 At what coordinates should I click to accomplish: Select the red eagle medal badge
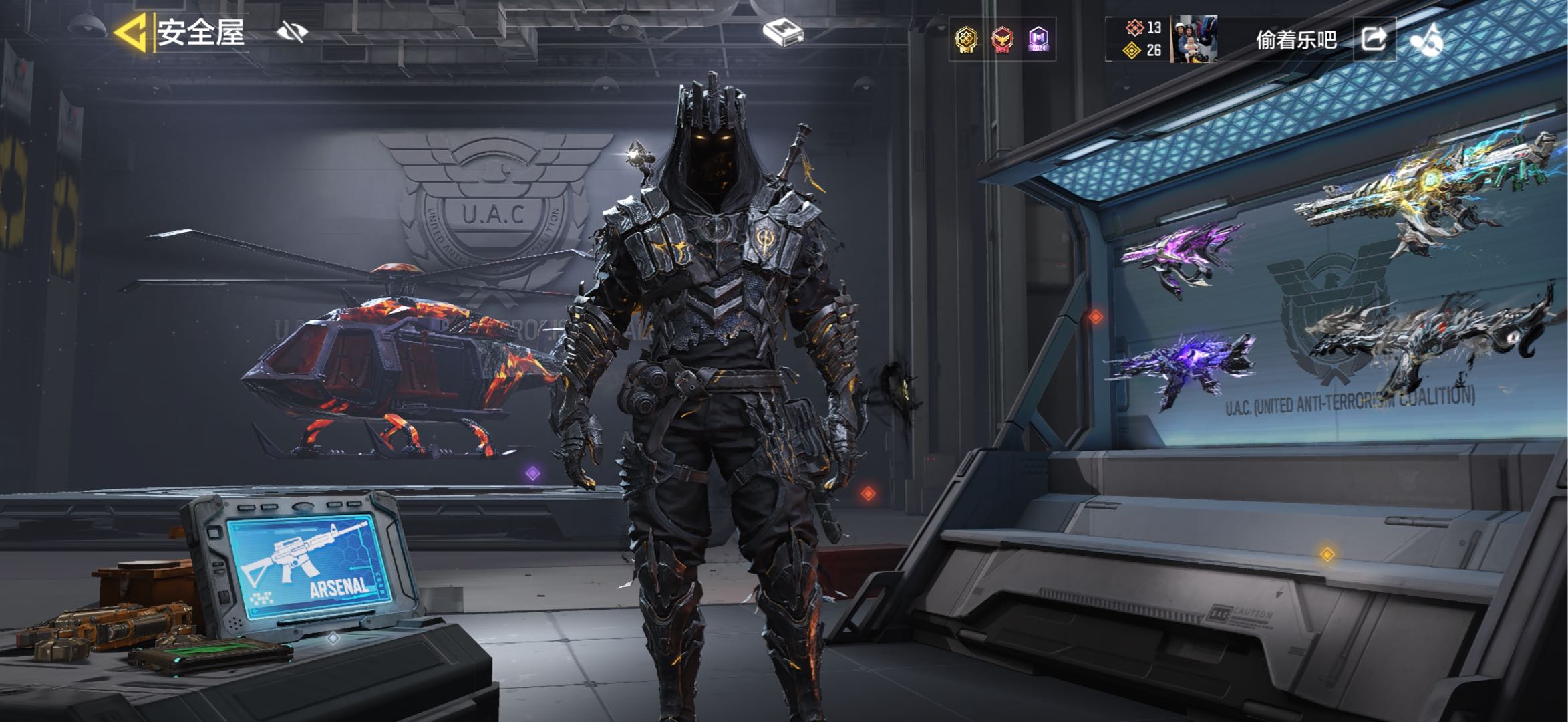pos(1002,40)
